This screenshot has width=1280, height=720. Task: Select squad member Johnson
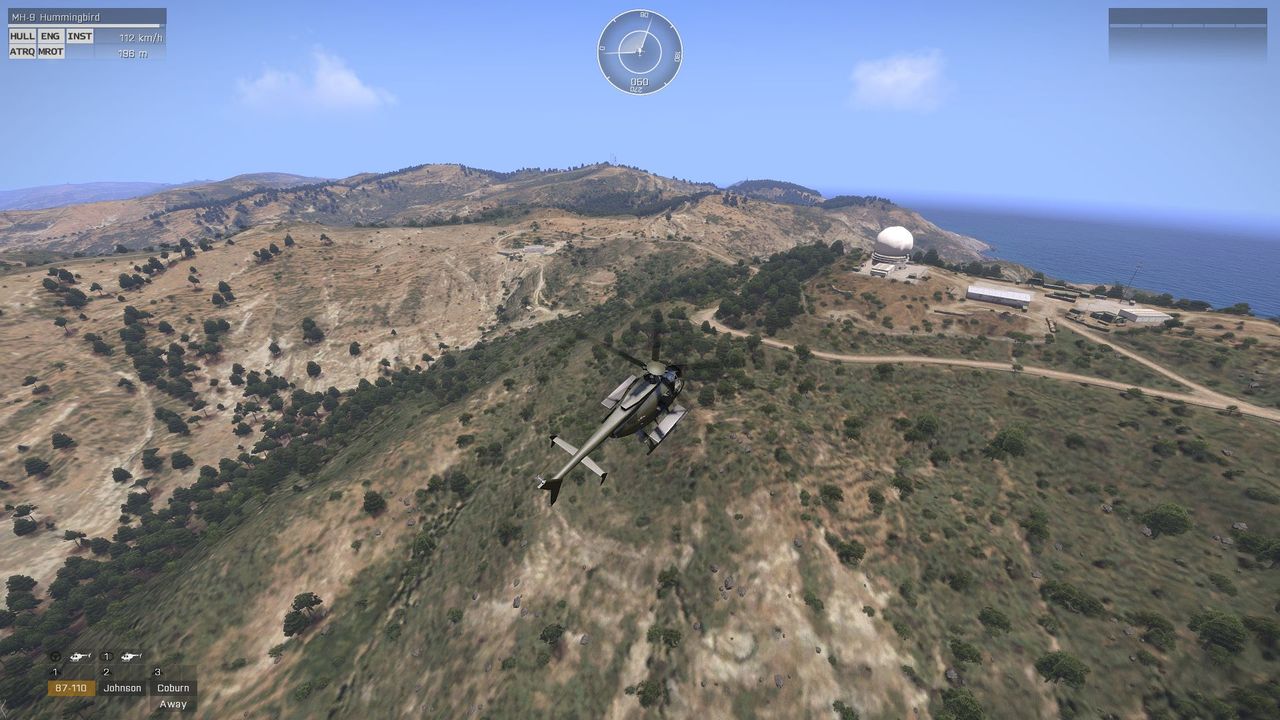click(122, 688)
